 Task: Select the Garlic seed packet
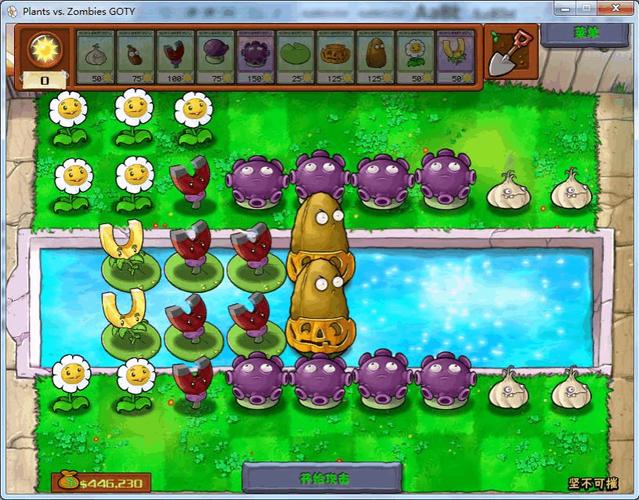click(96, 56)
